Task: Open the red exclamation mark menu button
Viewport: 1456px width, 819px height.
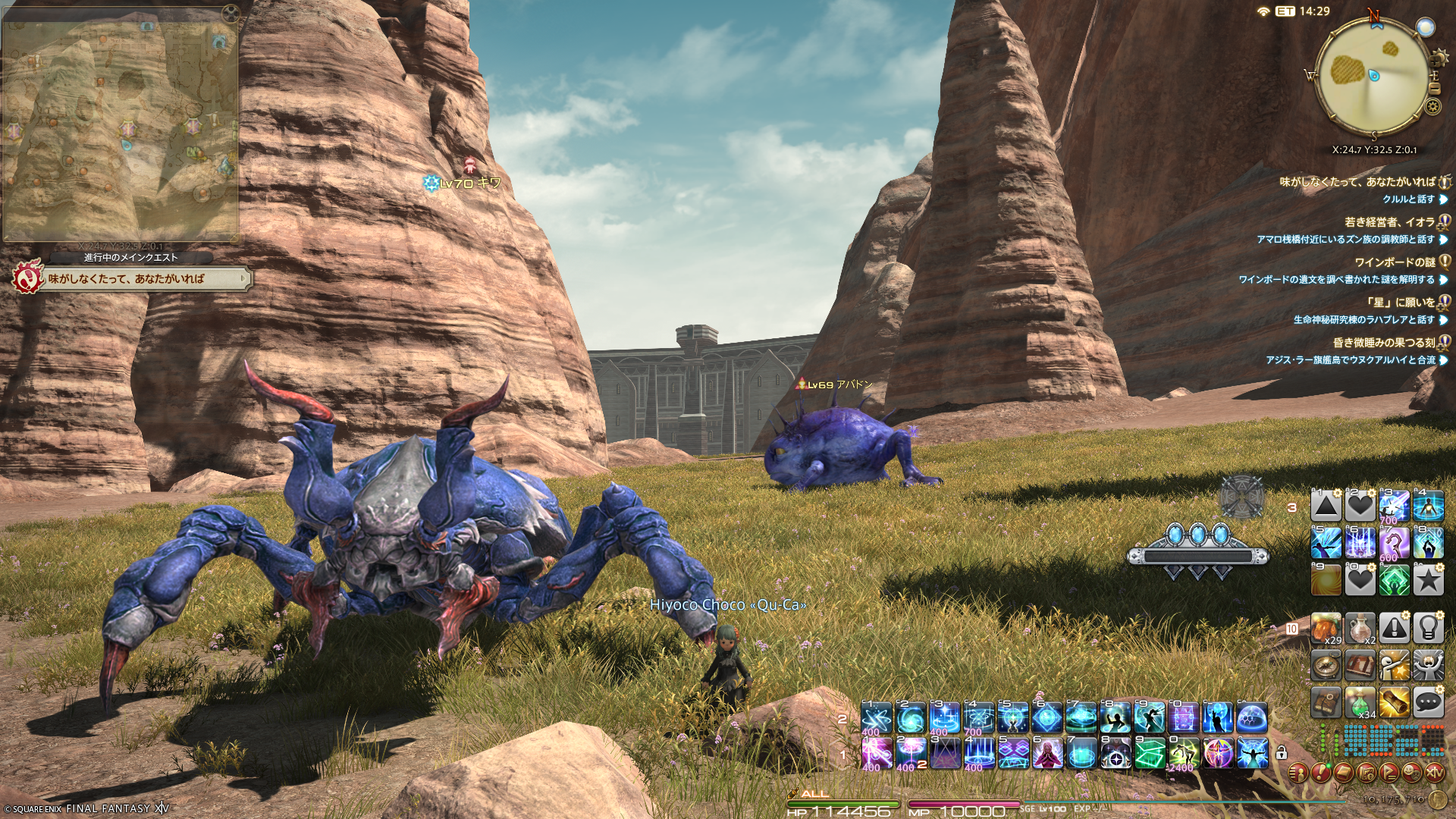Action: point(1320,773)
